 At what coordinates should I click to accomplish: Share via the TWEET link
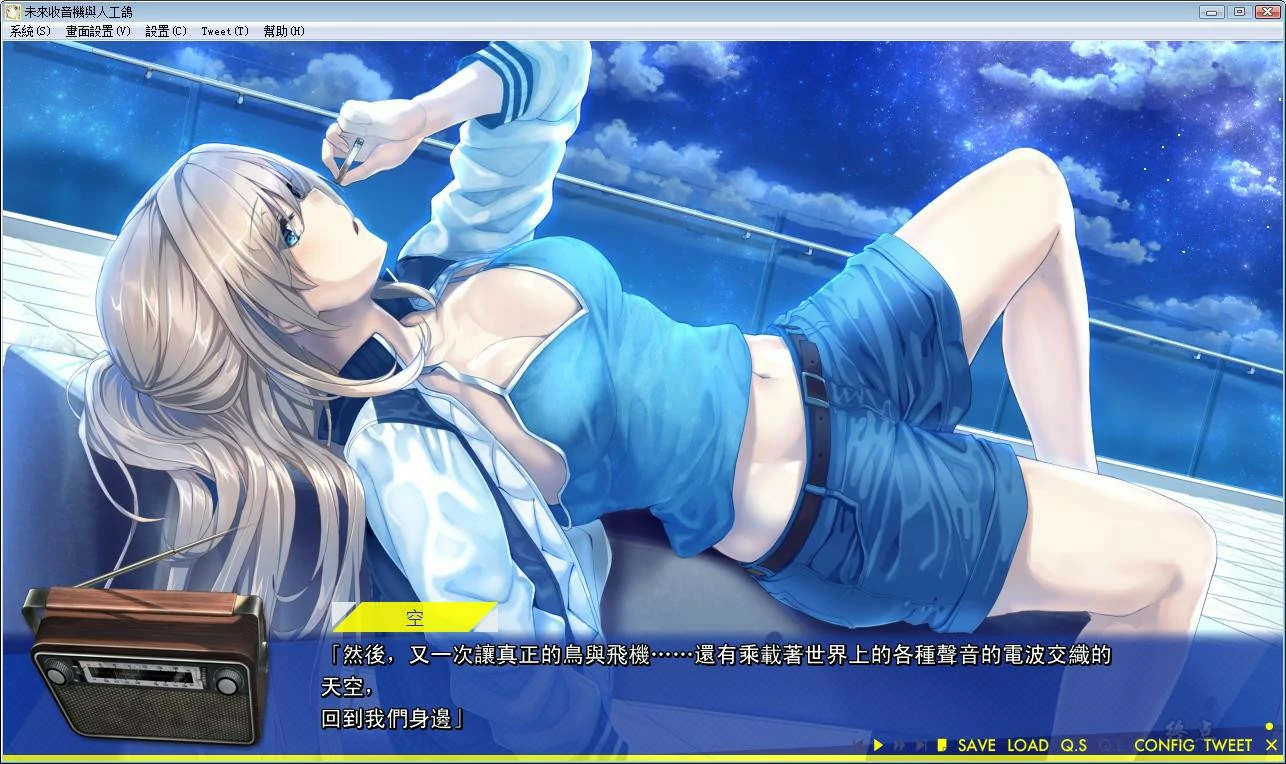click(1228, 745)
